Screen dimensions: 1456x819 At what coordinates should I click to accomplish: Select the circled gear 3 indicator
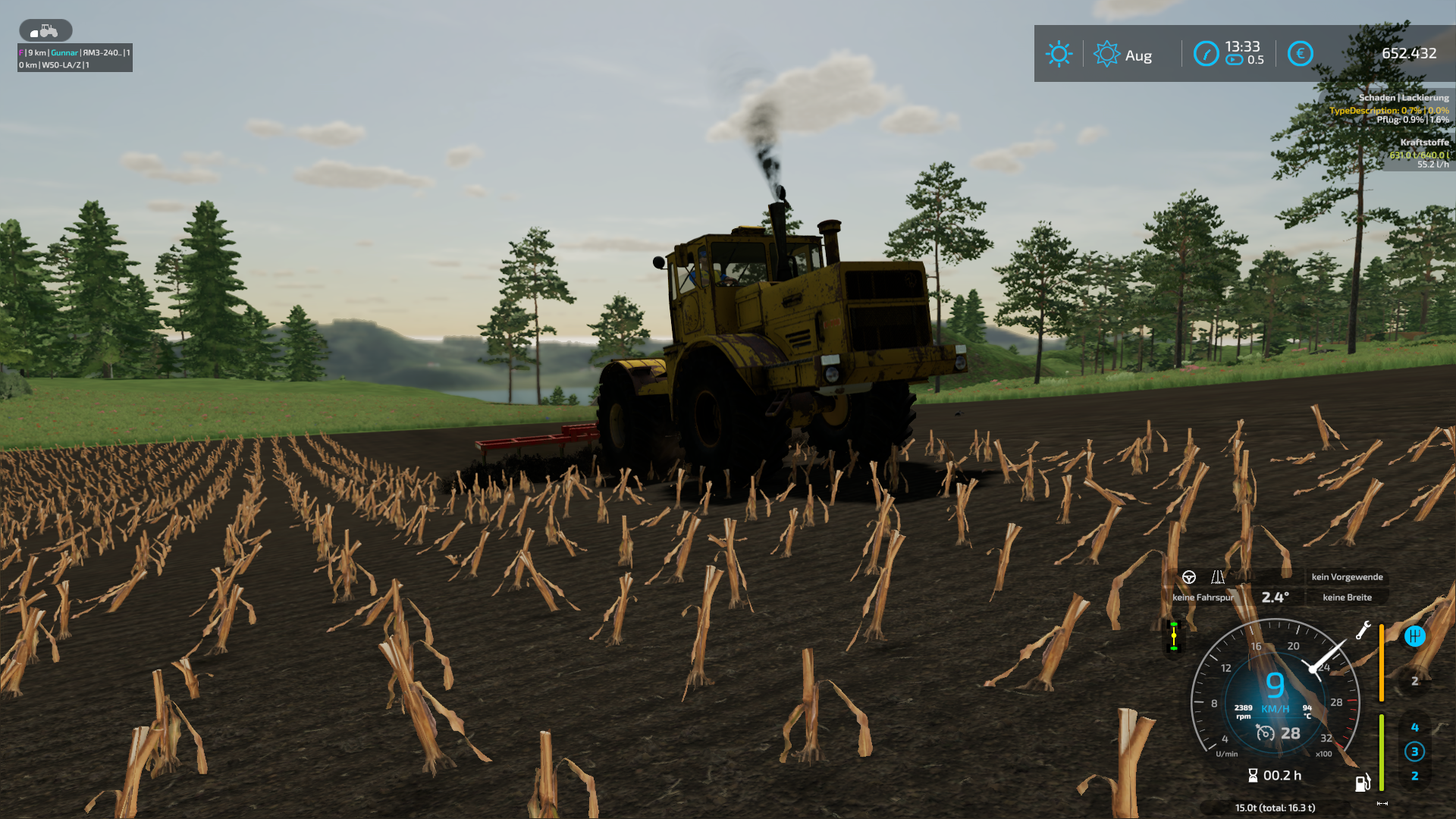coord(1414,752)
